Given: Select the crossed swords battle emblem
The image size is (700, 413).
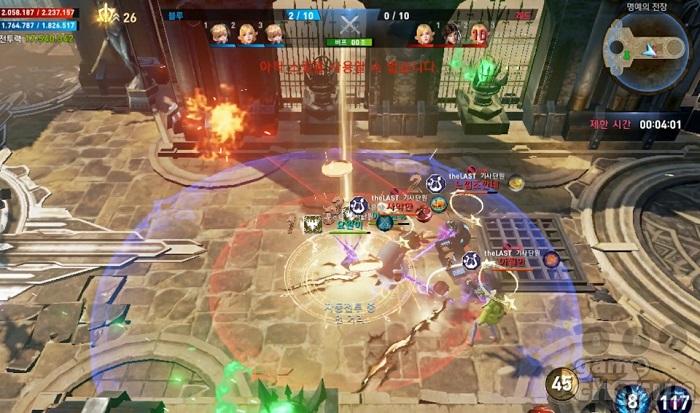Looking at the screenshot, I should [x=349, y=27].
